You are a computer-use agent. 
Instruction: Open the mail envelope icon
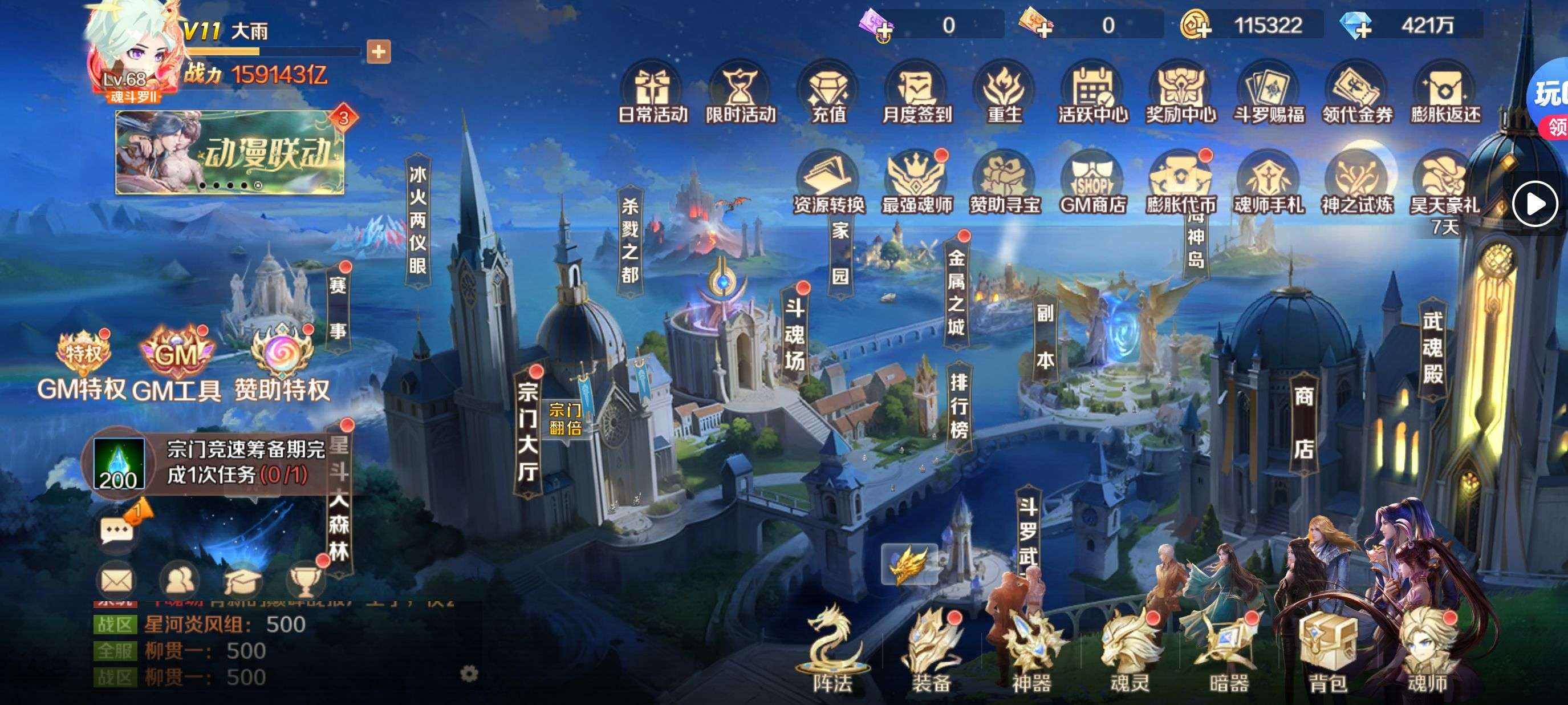116,580
